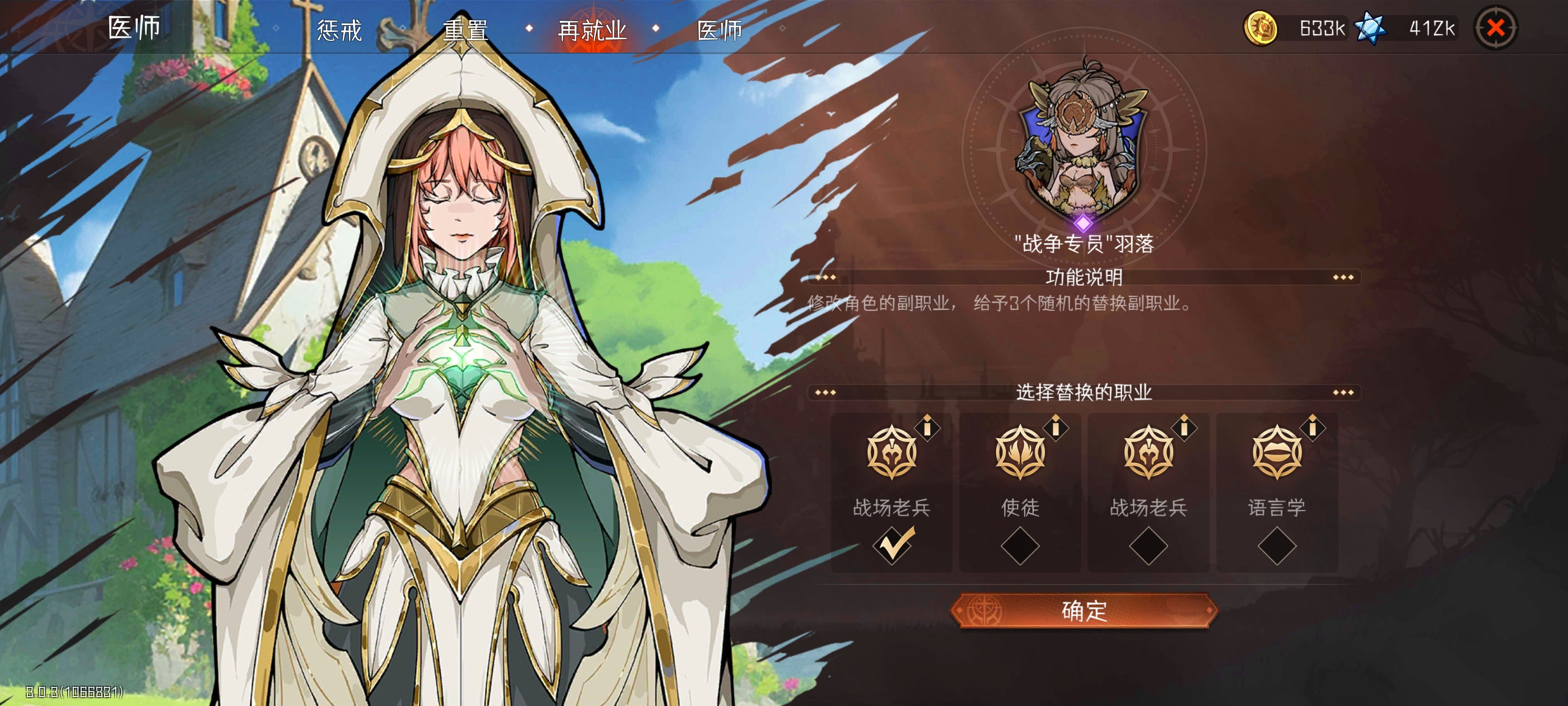The width and height of the screenshot is (1568, 706).
Task: Switch to the 惩戒 tab
Action: point(339,30)
